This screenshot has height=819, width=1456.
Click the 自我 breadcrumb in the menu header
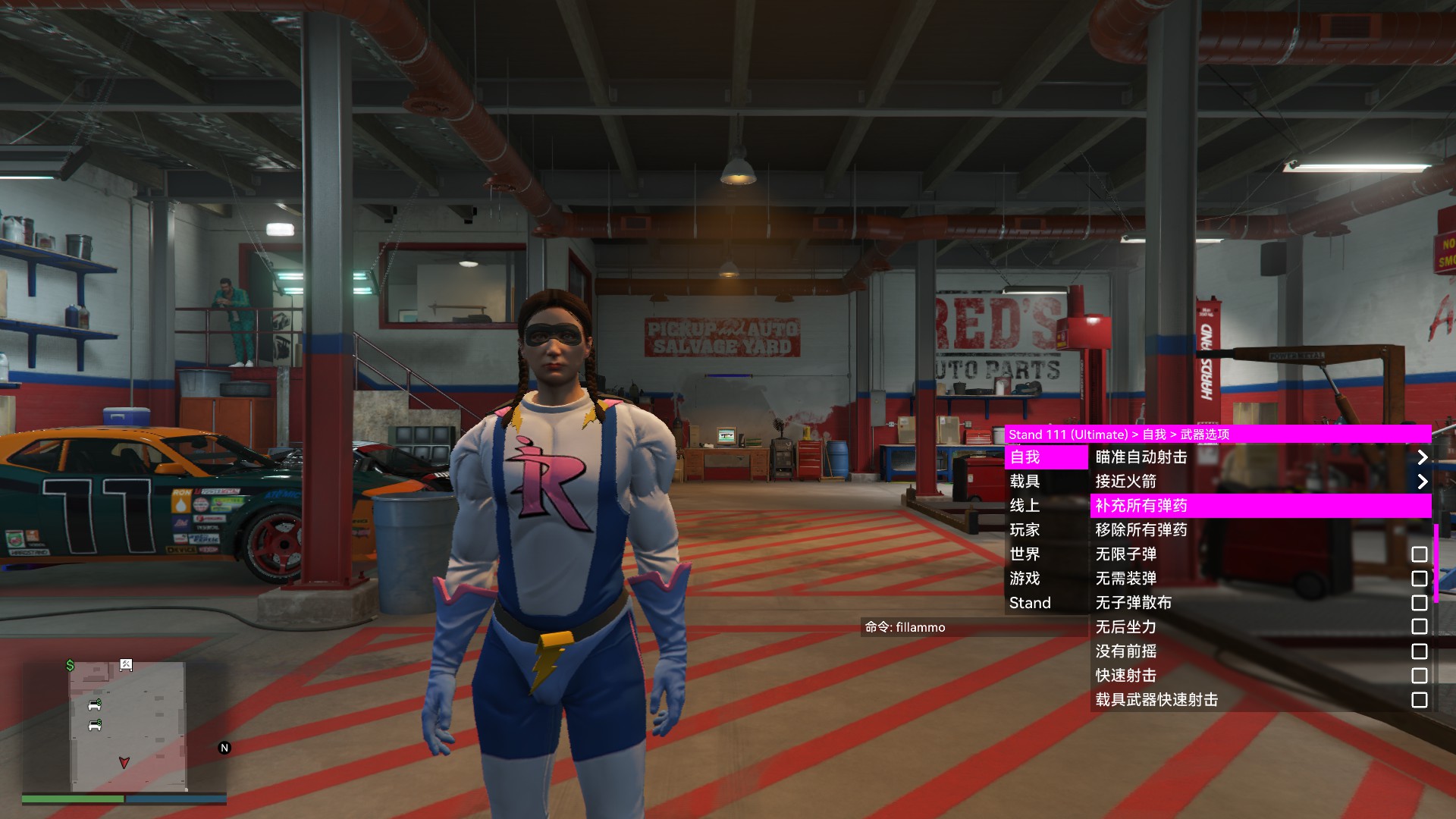coord(1153,435)
